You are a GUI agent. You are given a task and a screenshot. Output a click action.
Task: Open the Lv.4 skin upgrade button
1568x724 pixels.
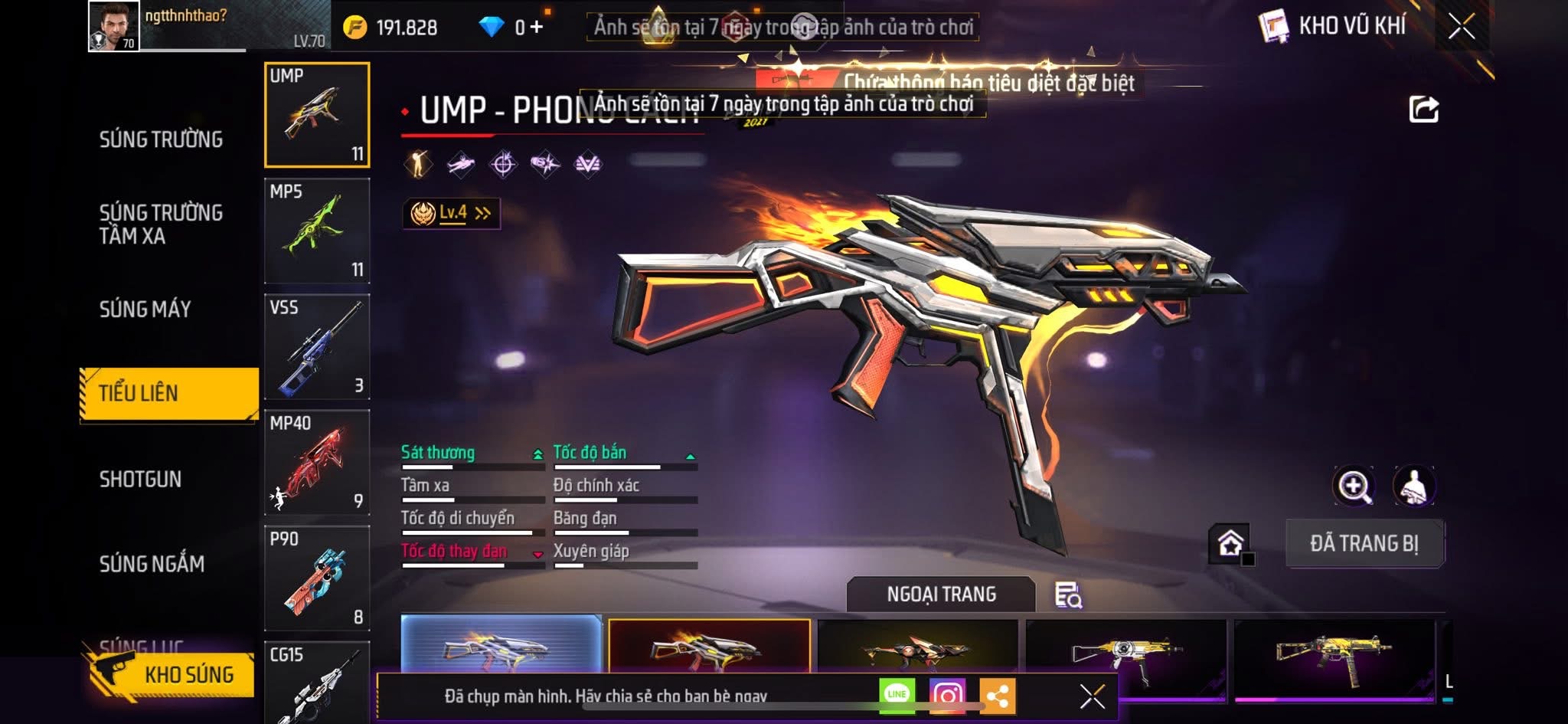point(452,213)
